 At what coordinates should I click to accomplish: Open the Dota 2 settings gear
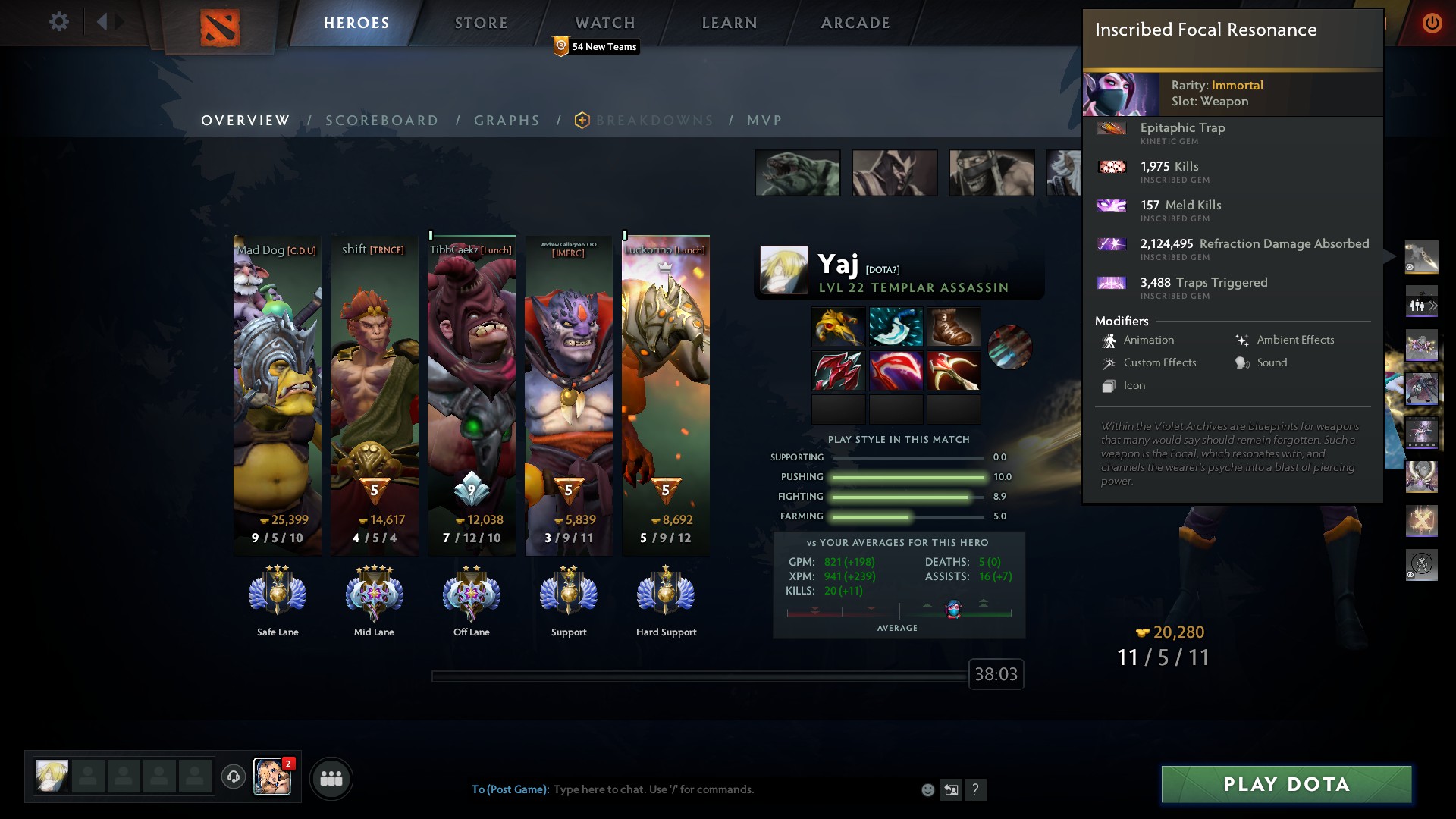pyautogui.click(x=59, y=22)
